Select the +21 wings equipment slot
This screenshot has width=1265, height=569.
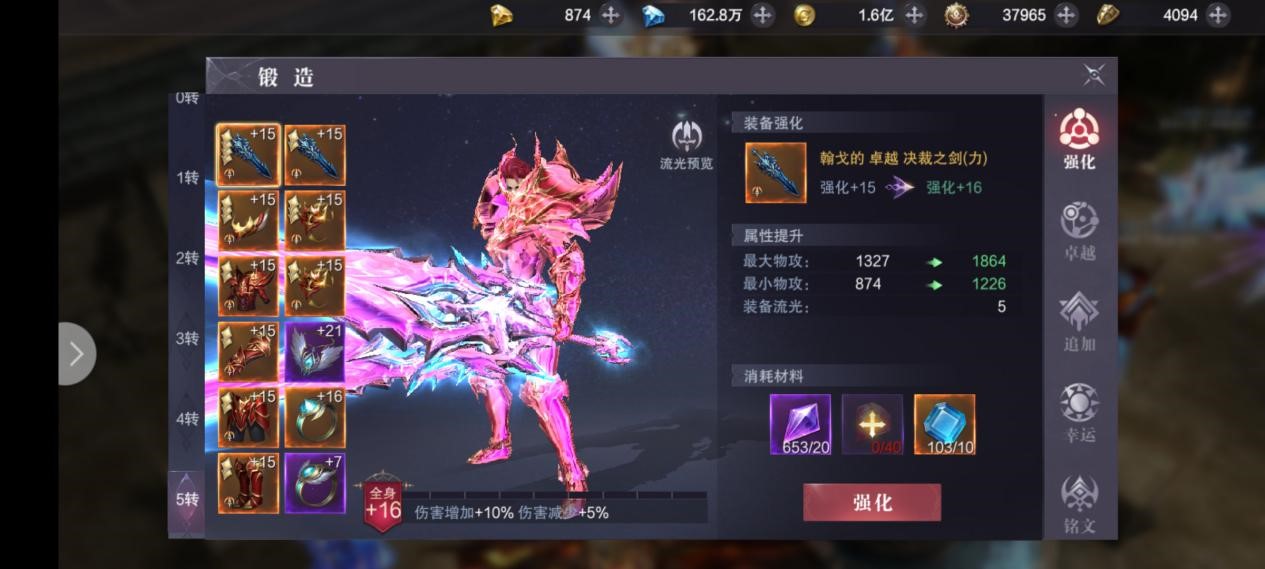tap(315, 352)
